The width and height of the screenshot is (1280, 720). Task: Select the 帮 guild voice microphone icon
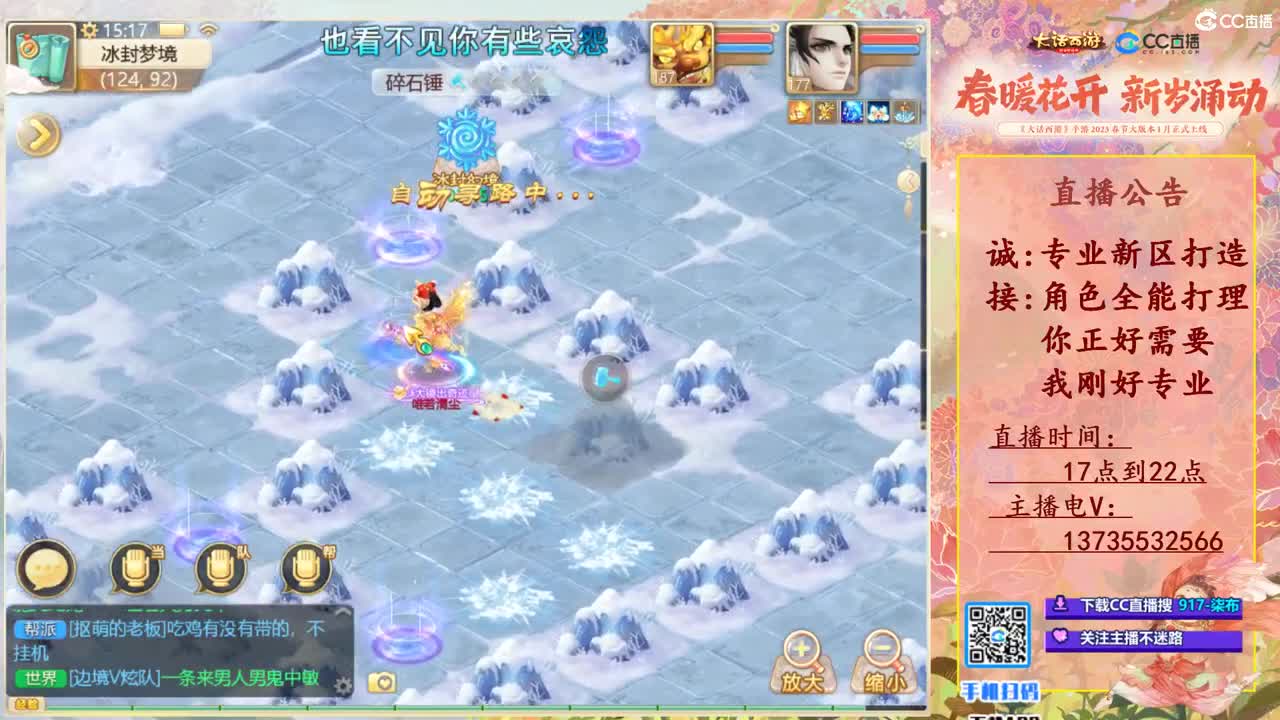pos(304,568)
